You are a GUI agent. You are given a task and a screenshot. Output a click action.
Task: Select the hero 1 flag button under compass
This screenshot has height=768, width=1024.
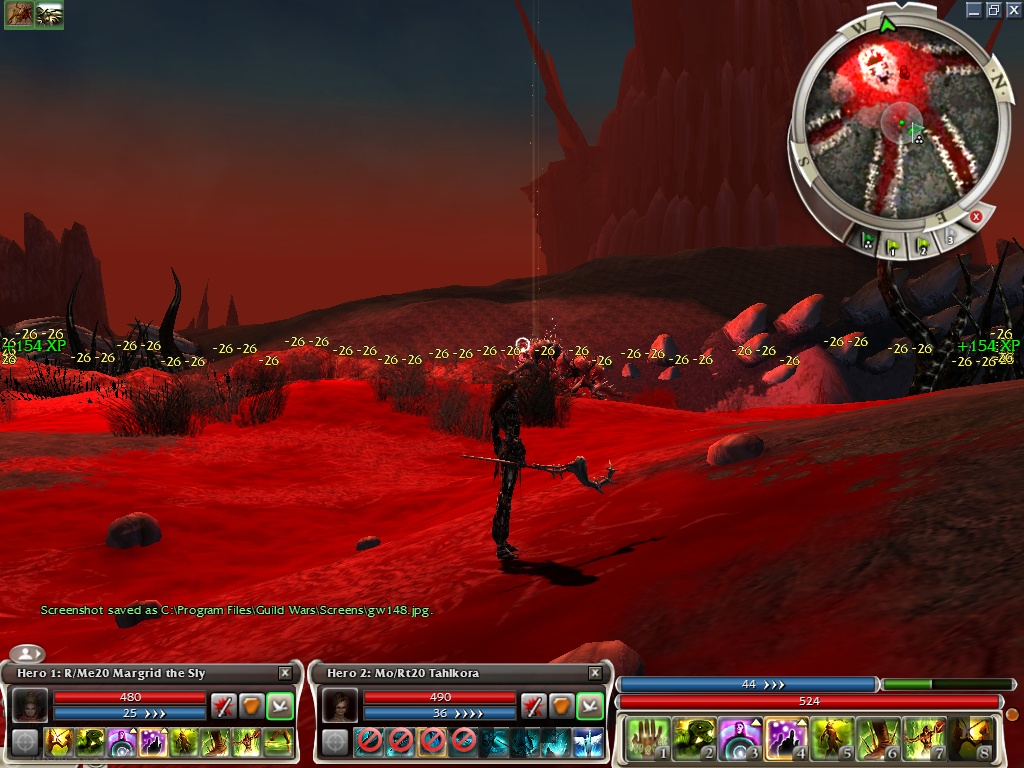click(x=895, y=243)
